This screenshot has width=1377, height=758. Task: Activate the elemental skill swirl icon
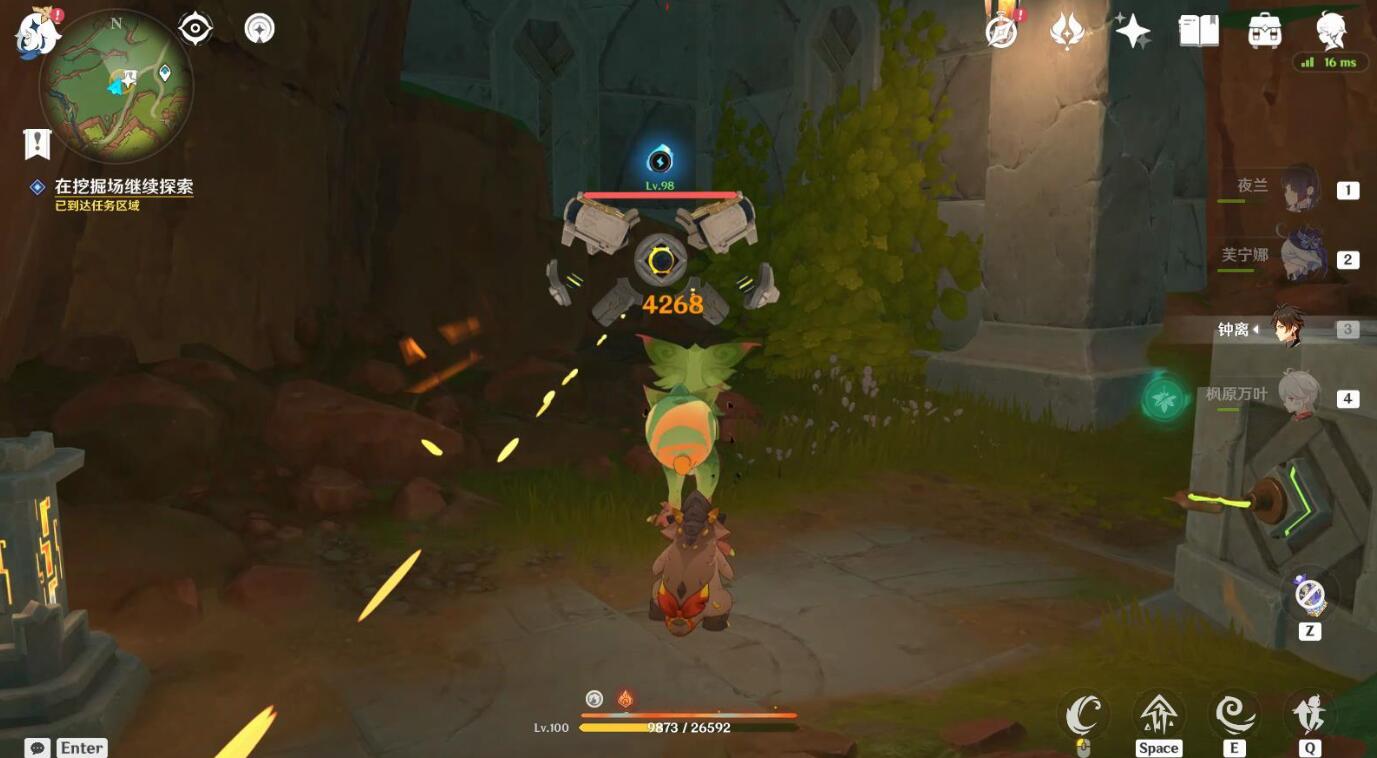(1234, 715)
